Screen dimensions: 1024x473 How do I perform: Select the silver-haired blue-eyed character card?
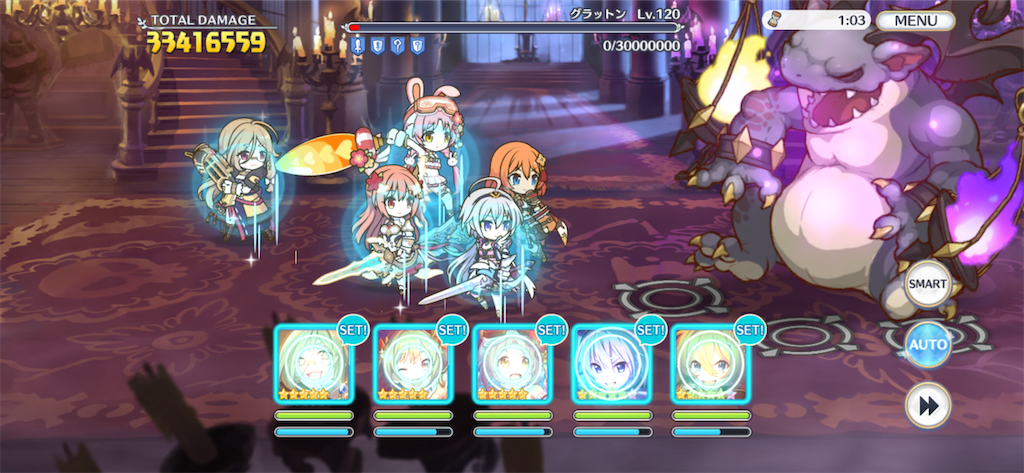(610, 364)
